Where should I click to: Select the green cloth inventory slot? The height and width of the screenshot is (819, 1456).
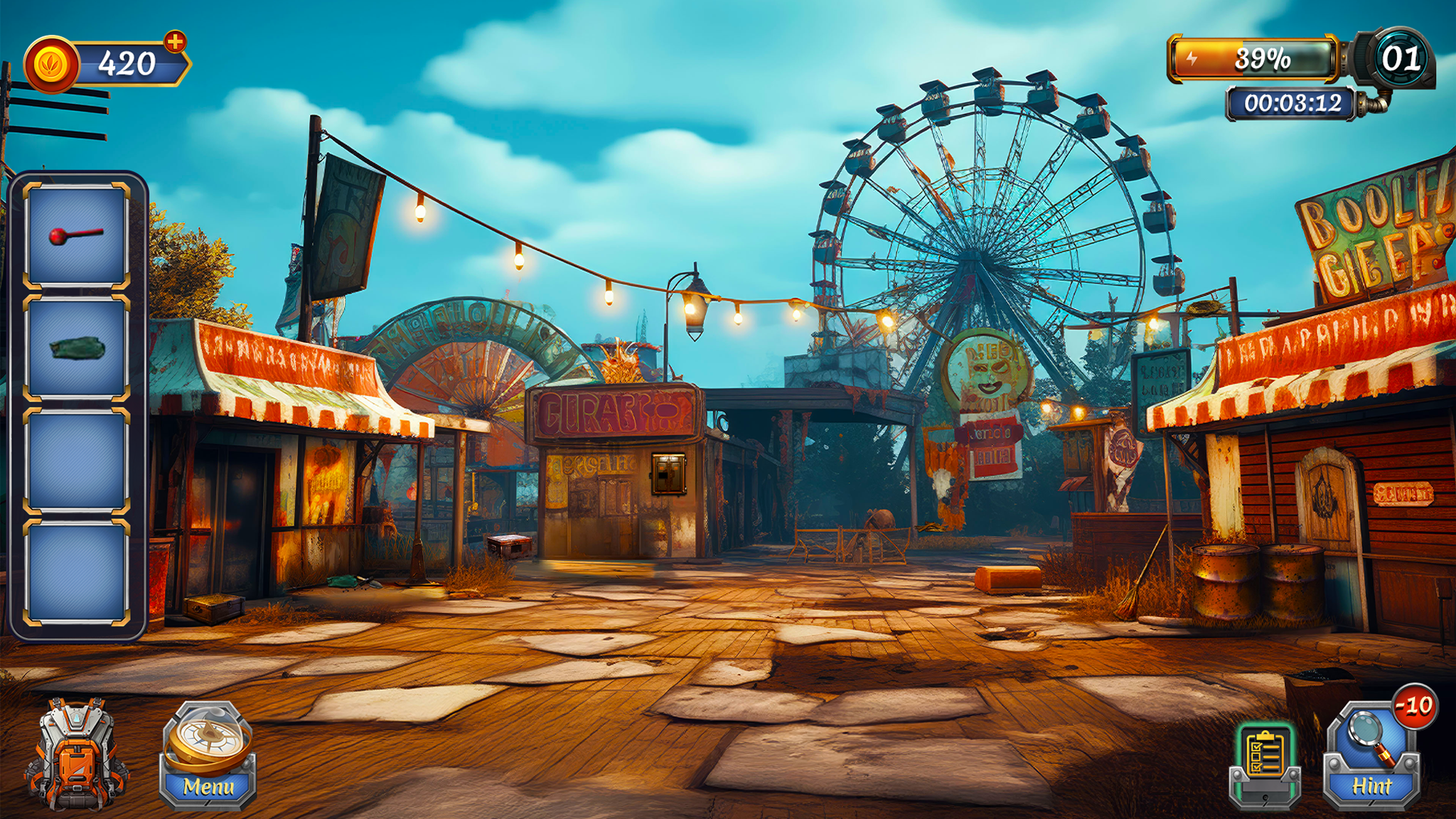tap(77, 348)
